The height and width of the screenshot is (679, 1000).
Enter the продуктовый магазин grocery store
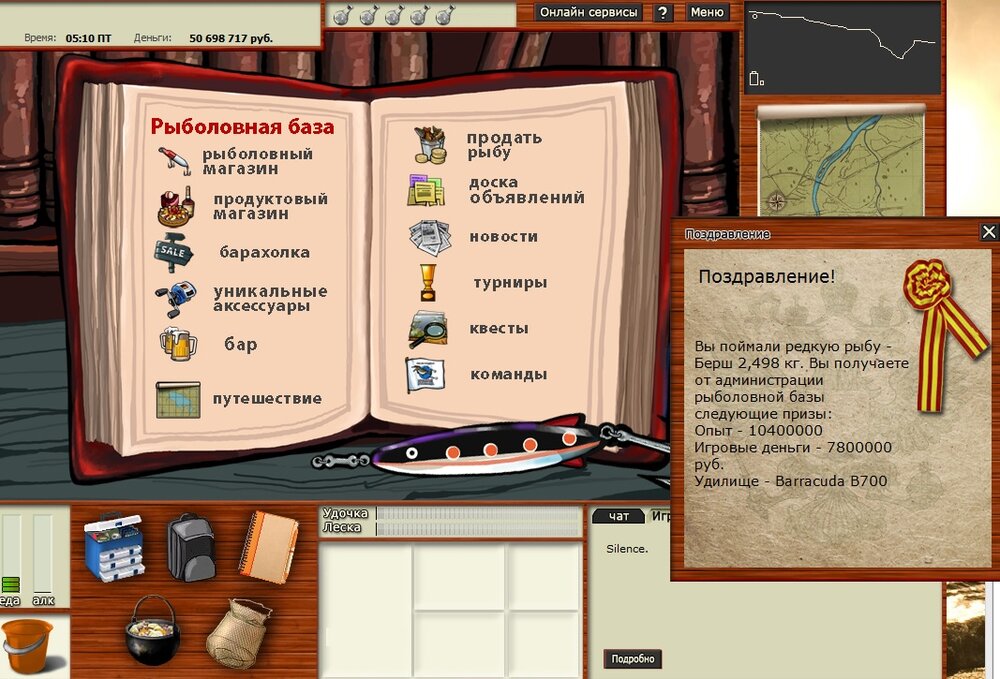coord(270,206)
